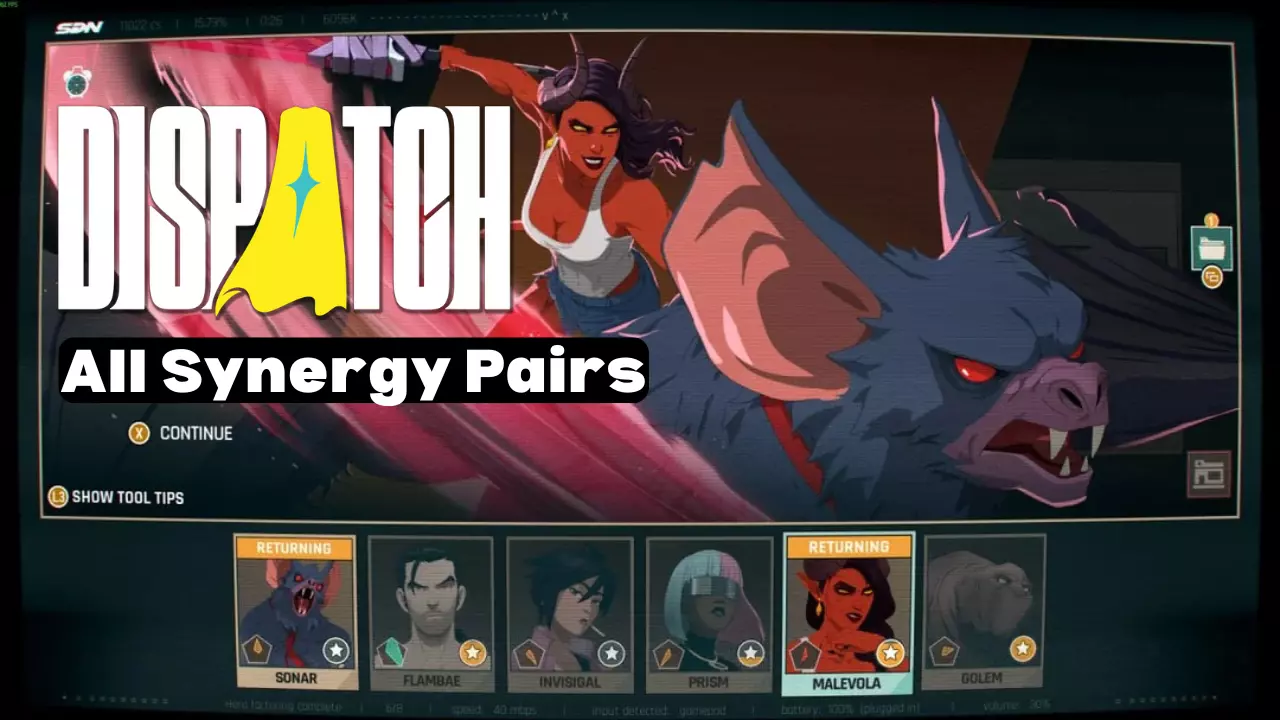1280x720 pixels.
Task: Collapse the overlay using the up chevron
Action: pyautogui.click(x=556, y=15)
